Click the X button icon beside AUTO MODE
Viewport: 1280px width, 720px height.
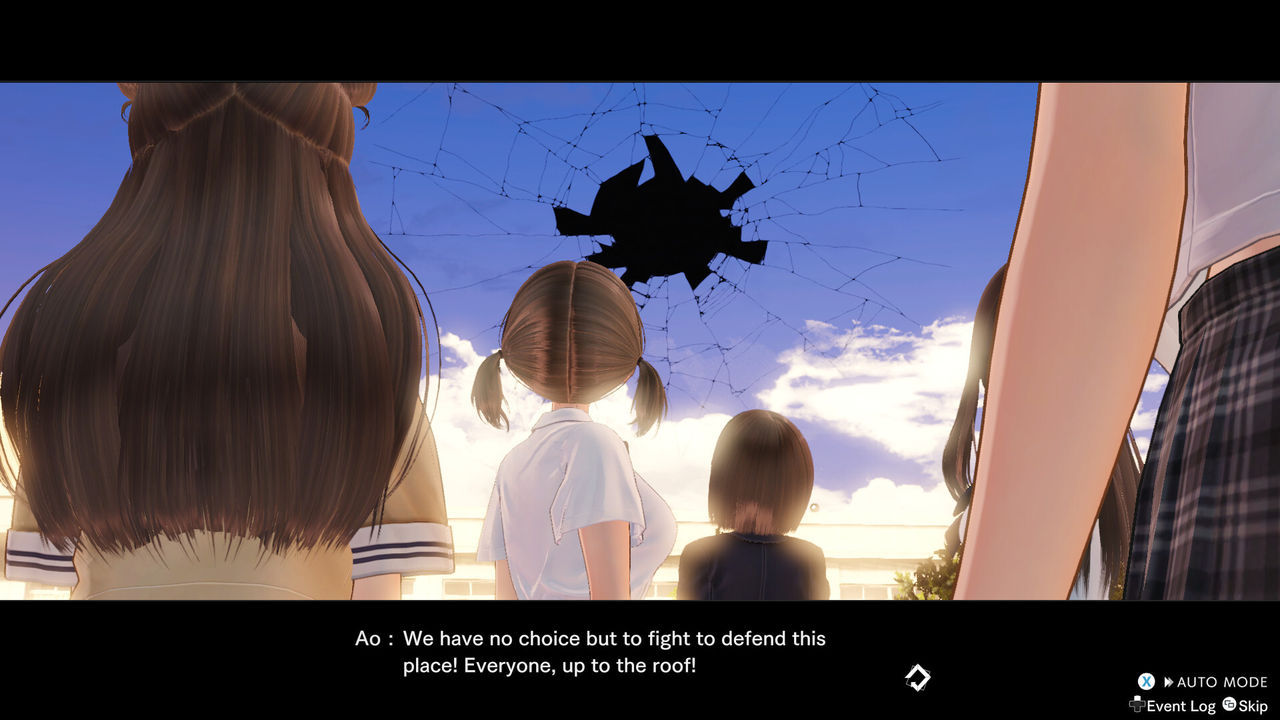(1146, 681)
